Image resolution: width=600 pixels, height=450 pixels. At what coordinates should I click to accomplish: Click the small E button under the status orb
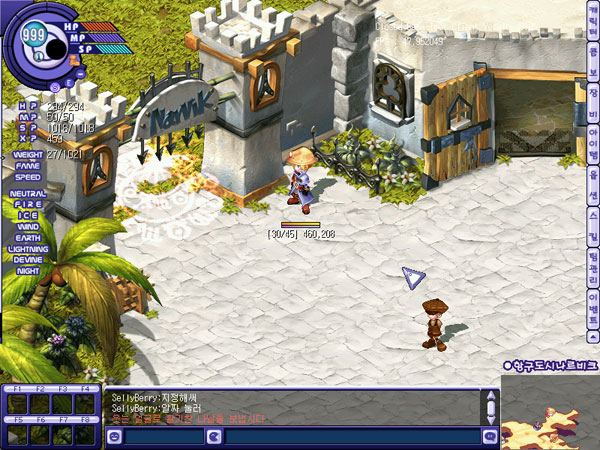click(x=68, y=81)
